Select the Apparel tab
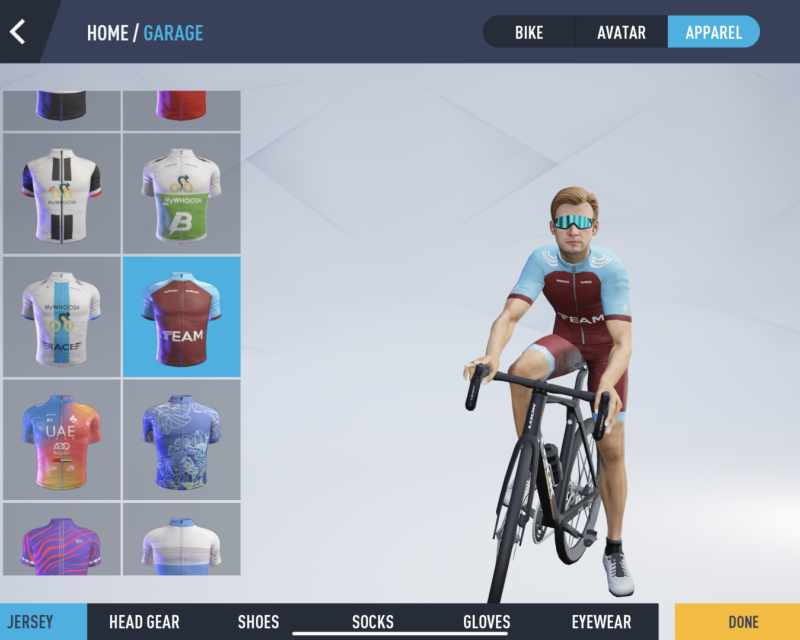This screenshot has width=800, height=640. 713,32
